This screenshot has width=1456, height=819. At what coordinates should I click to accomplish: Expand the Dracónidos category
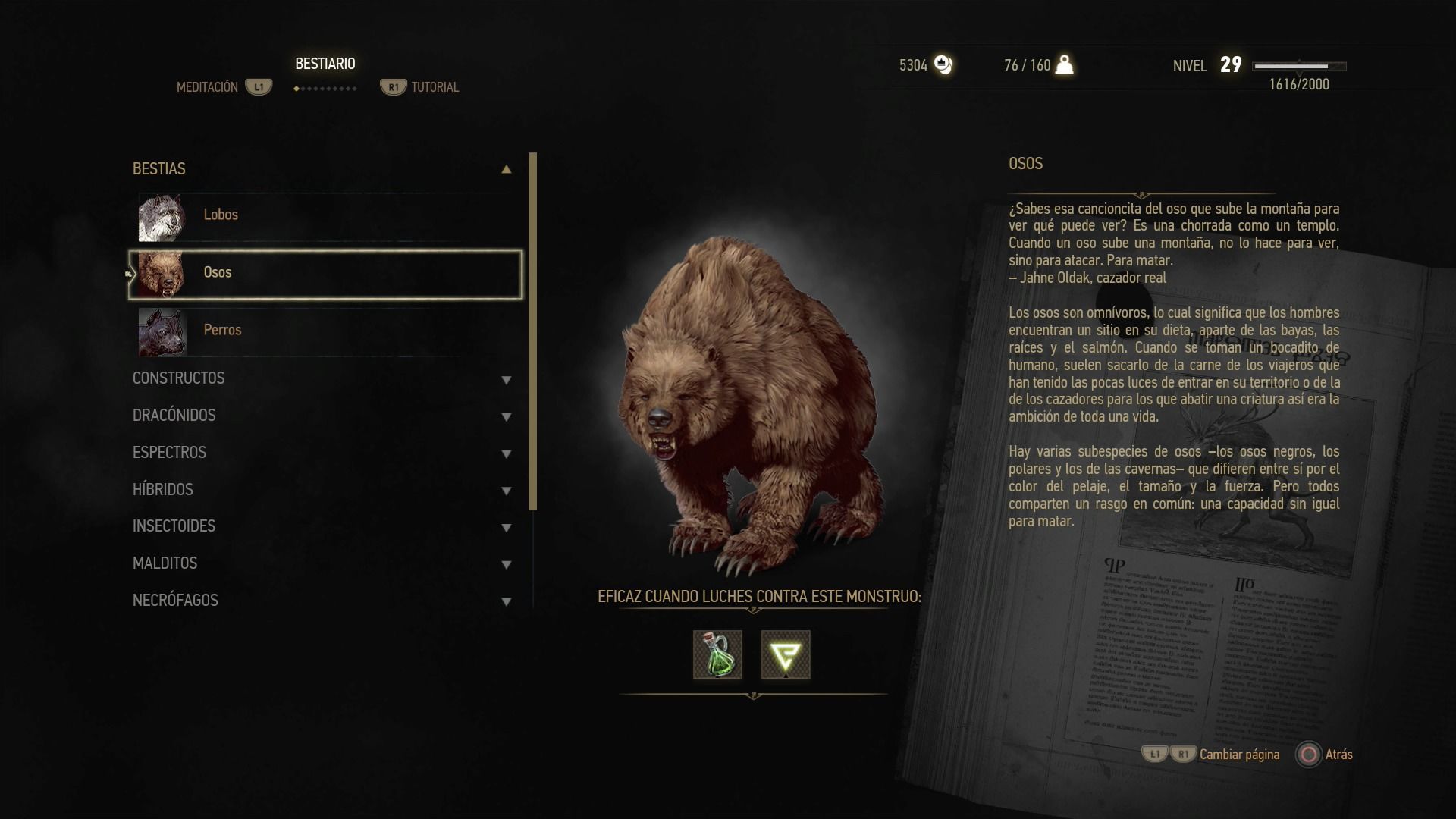click(x=506, y=416)
